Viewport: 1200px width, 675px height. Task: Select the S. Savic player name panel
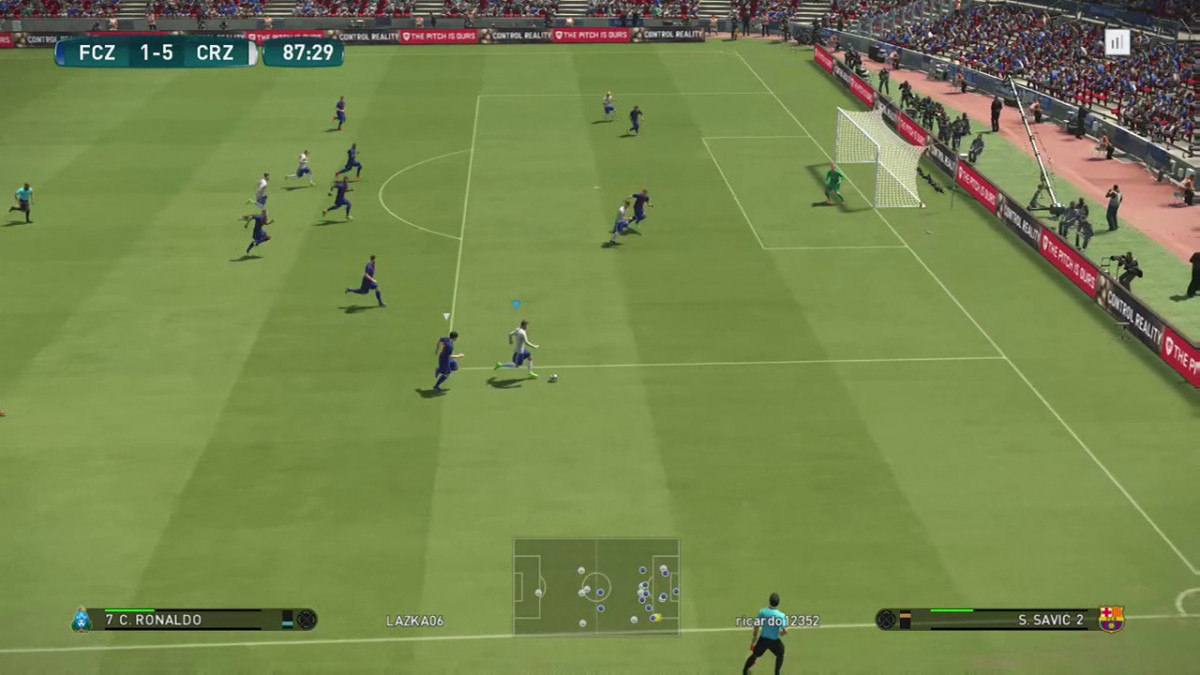click(998, 620)
